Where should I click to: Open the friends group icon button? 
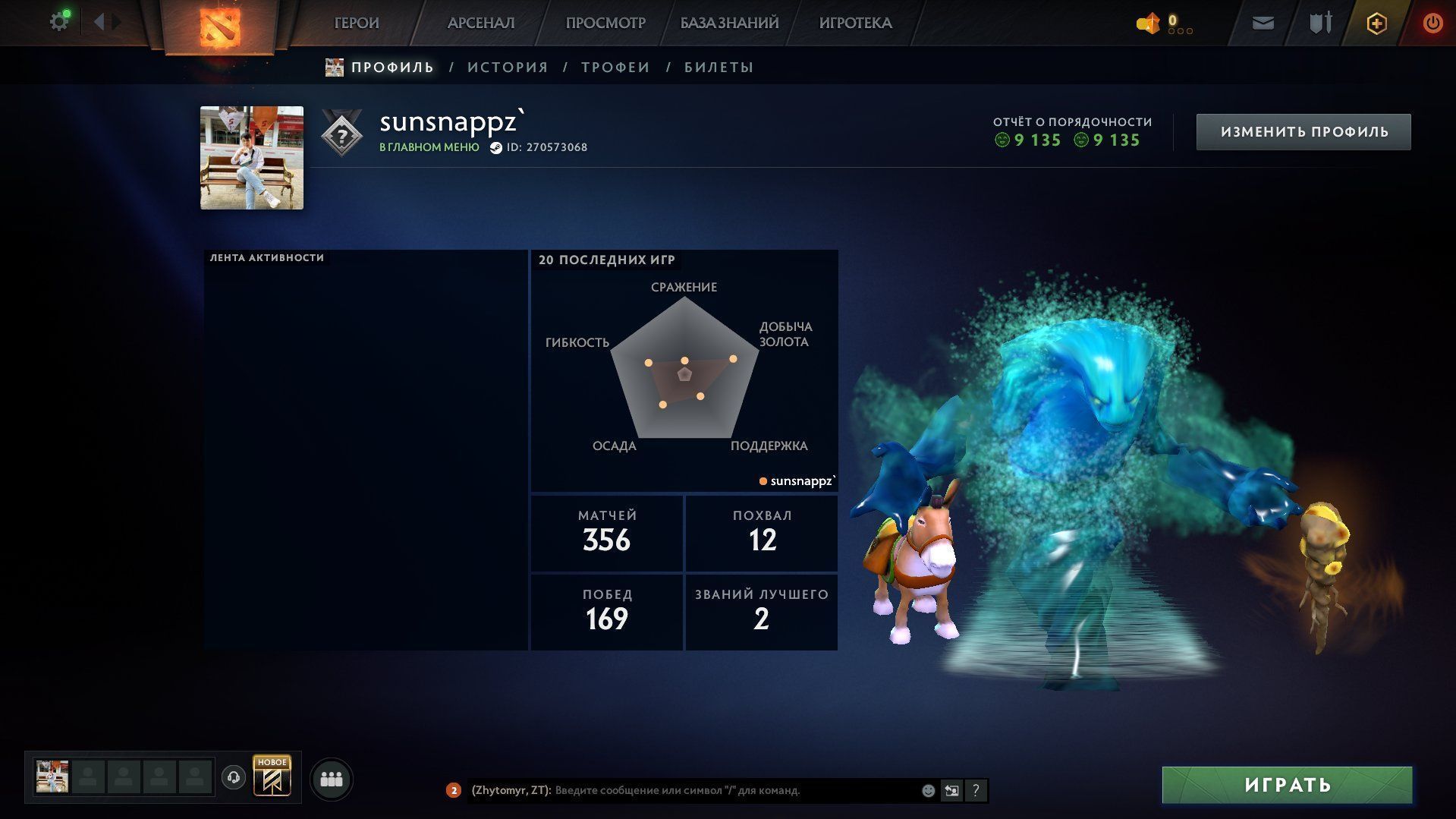pyautogui.click(x=332, y=779)
